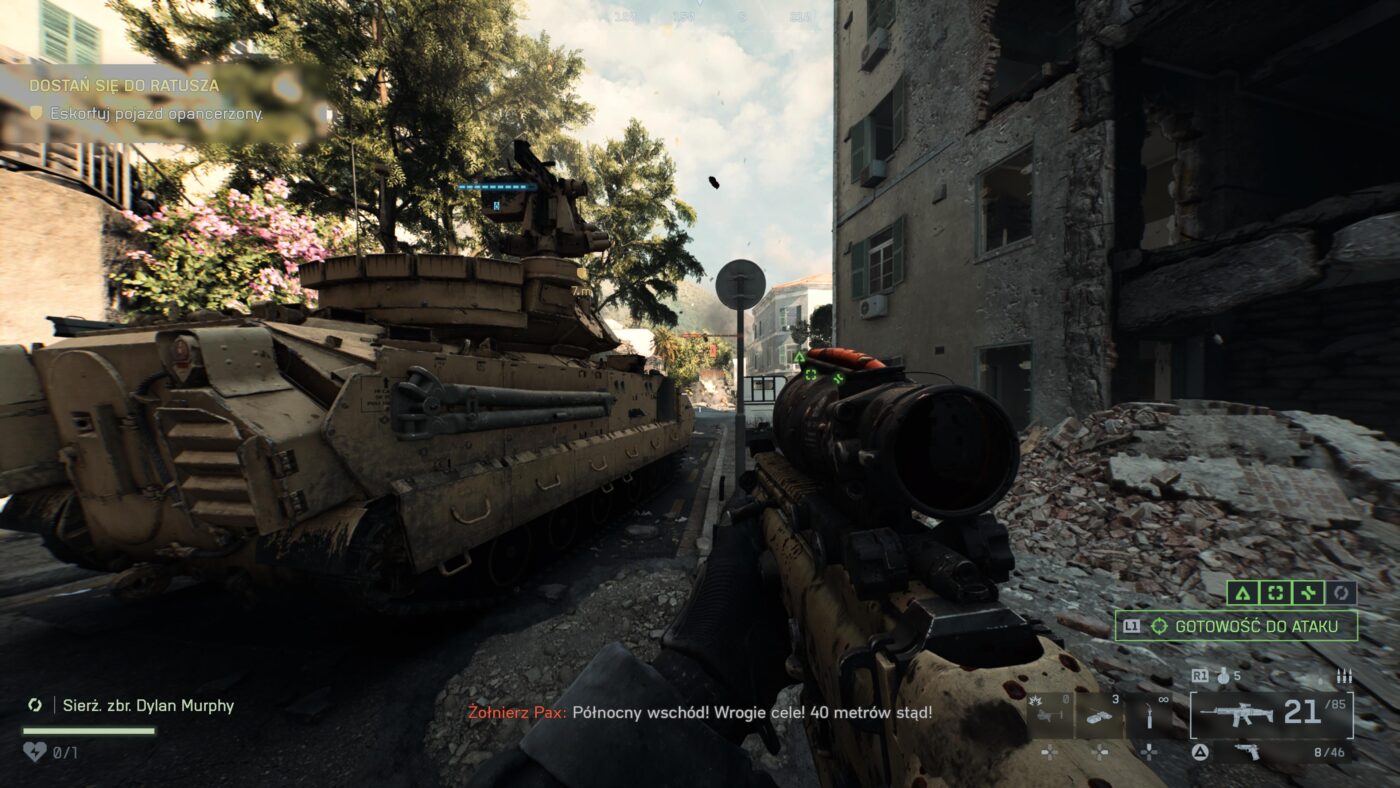
Task: Click the class emblem beside Dylan Murphy
Action: tap(35, 706)
